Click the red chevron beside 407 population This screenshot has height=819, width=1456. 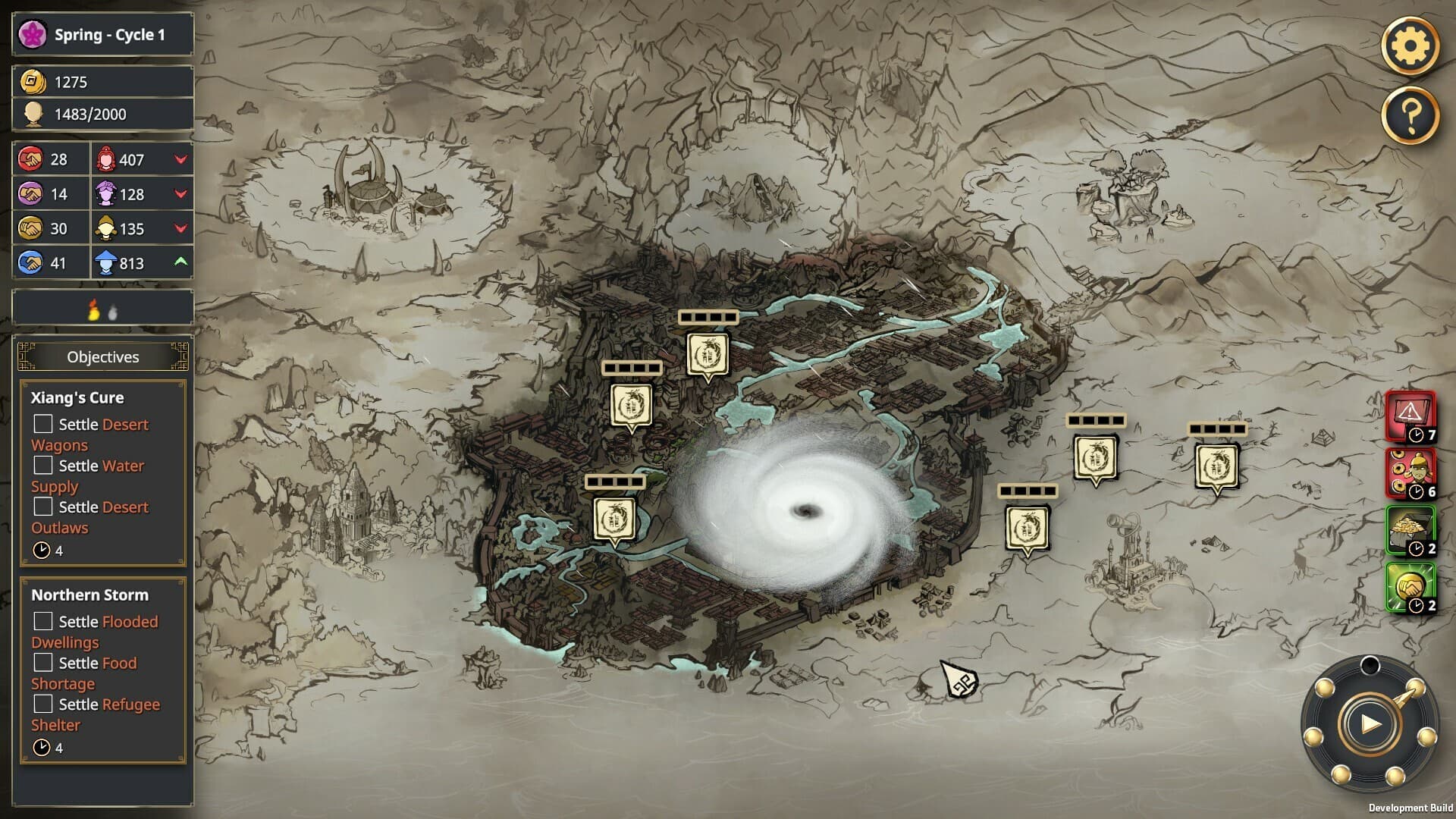click(x=180, y=159)
